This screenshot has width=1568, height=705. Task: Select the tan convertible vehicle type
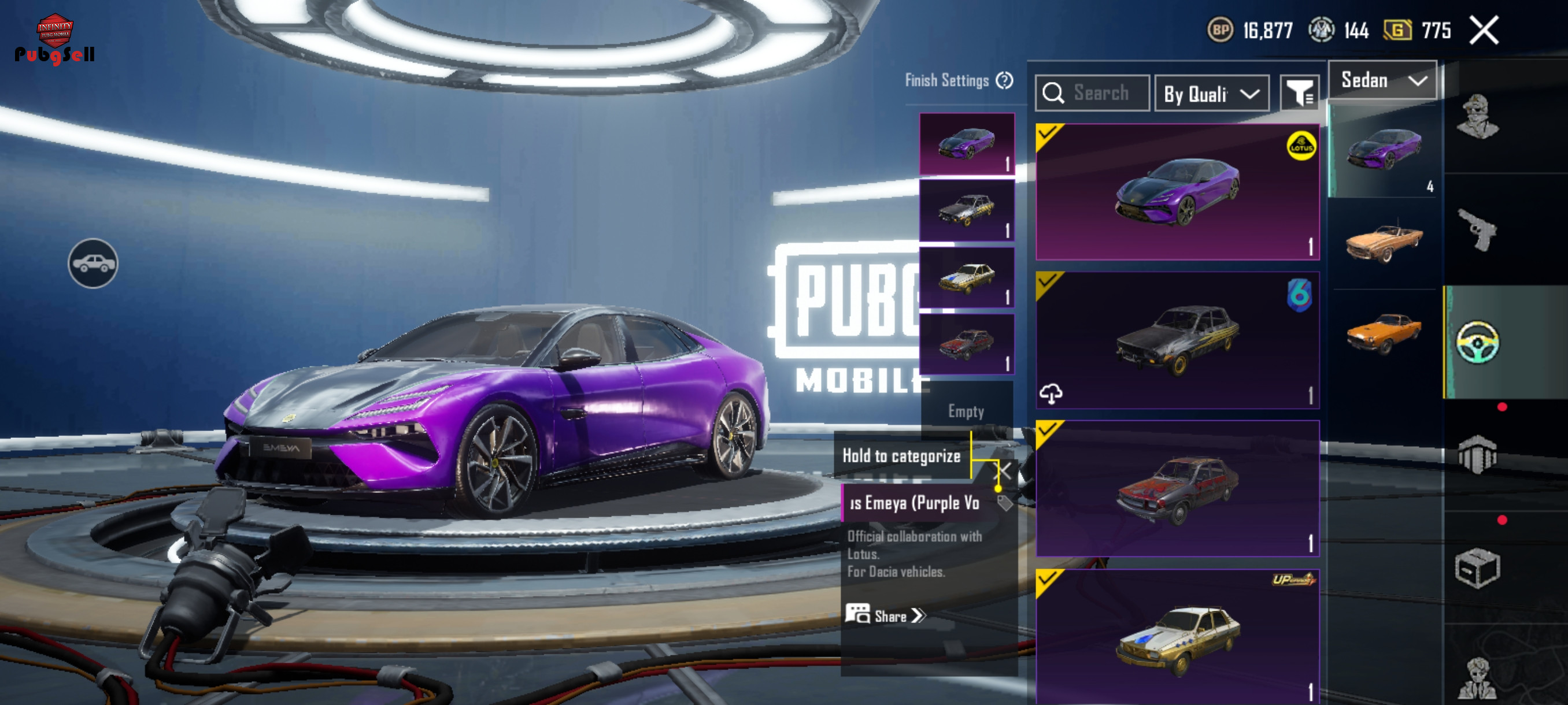(x=1384, y=242)
